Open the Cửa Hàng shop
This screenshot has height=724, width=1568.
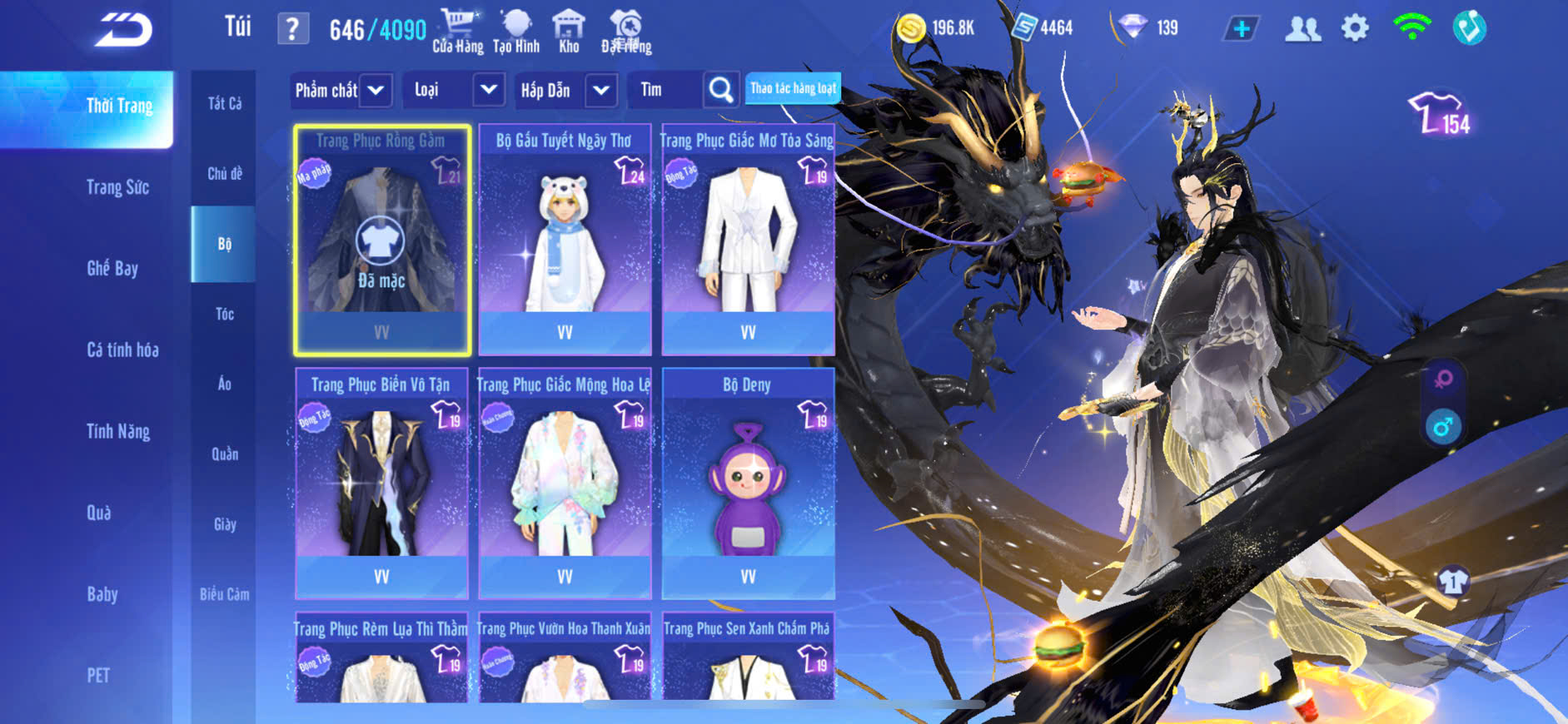click(x=457, y=32)
